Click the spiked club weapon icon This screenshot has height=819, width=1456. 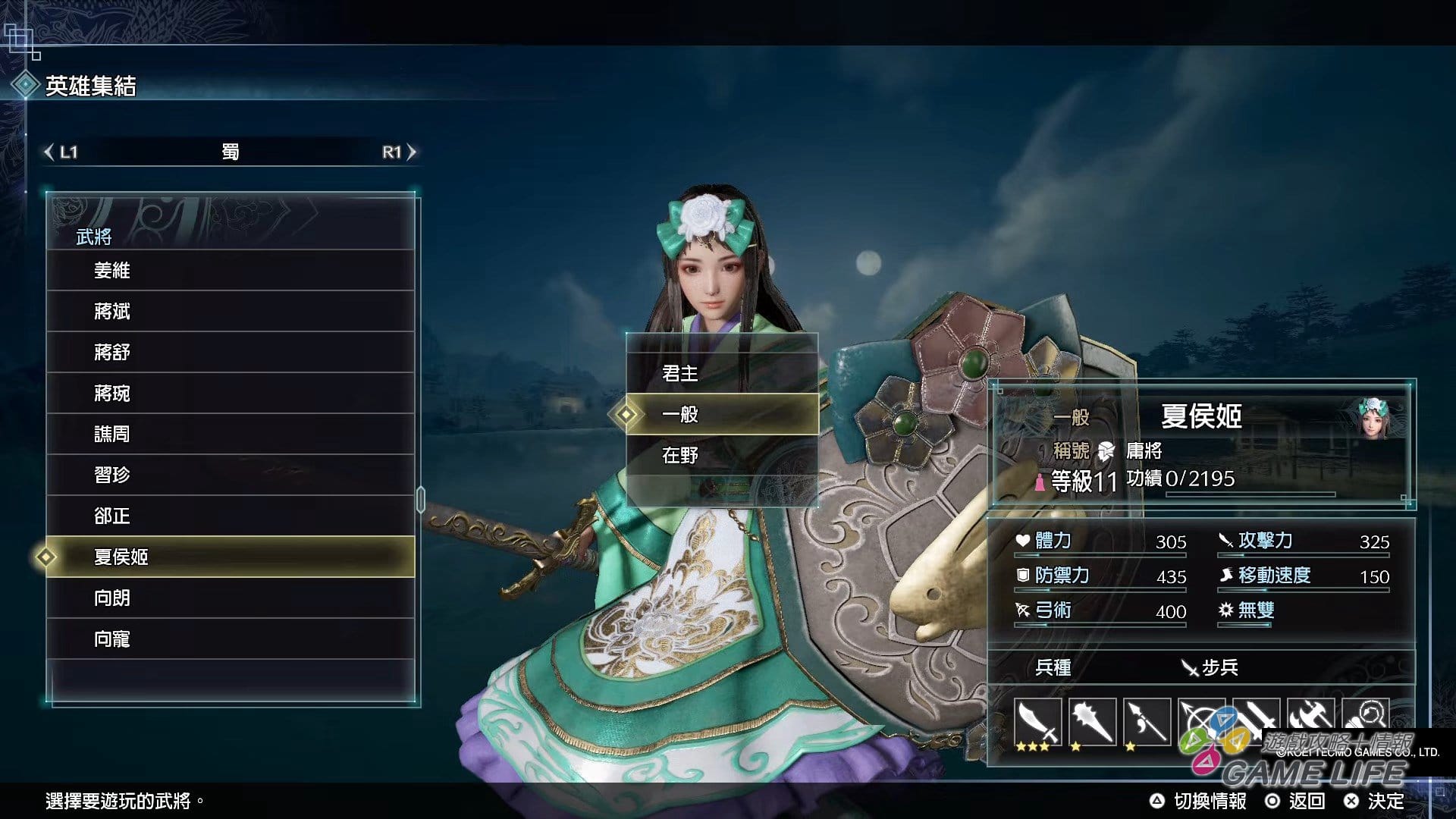[x=1092, y=723]
